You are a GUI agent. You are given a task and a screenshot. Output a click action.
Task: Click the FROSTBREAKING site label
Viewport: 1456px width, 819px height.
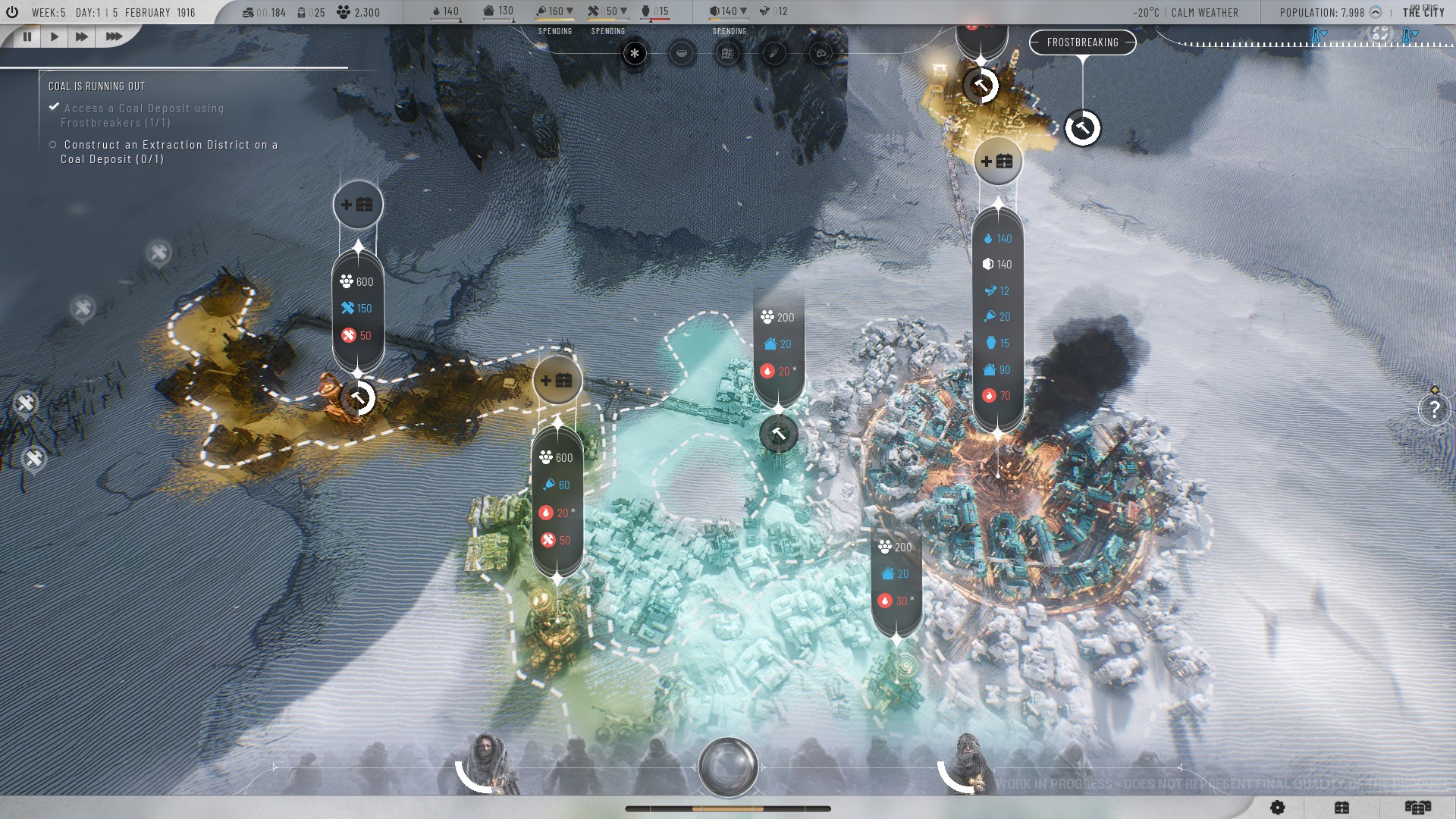(x=1082, y=42)
